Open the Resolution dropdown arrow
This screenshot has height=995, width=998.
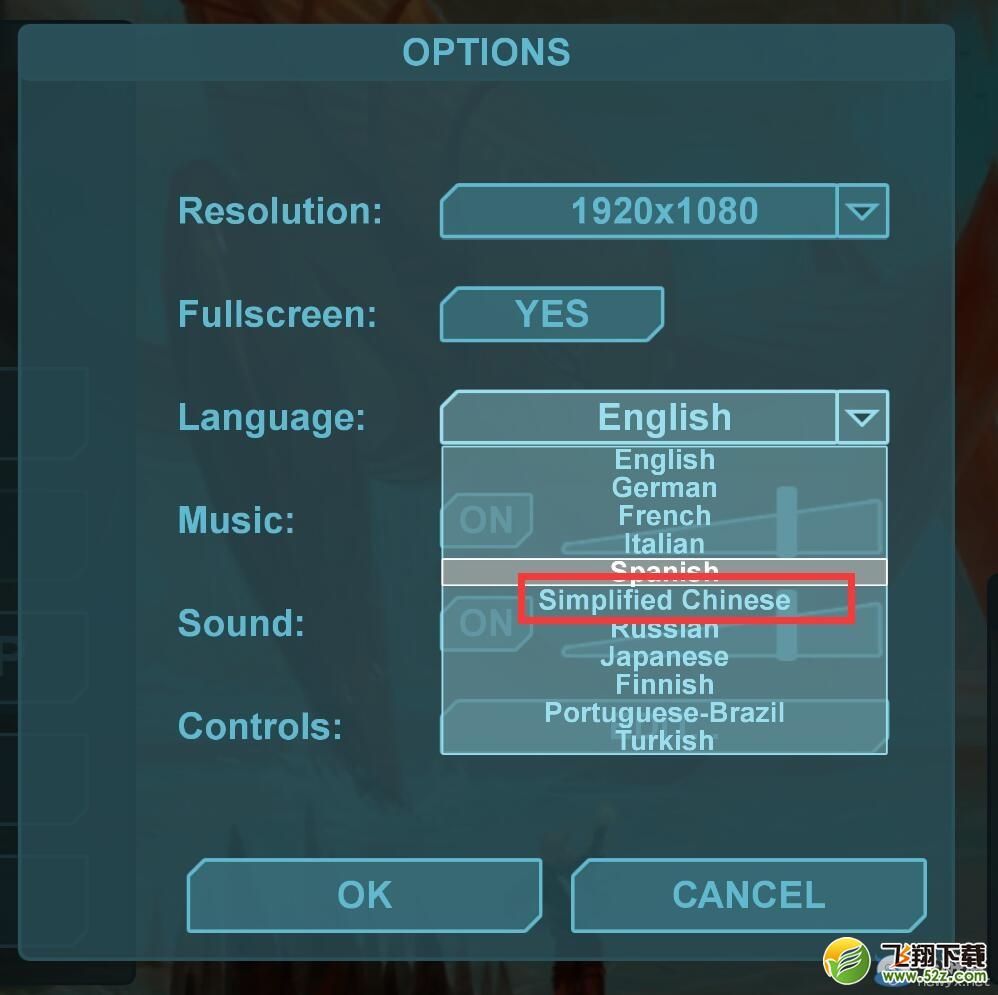tap(862, 211)
